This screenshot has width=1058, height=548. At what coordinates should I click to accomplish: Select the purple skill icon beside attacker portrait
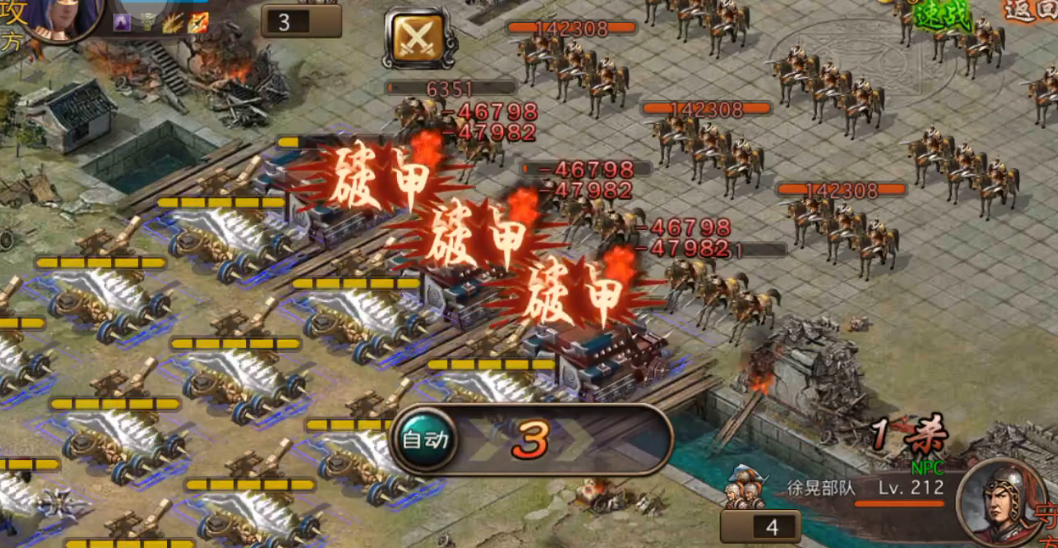122,22
